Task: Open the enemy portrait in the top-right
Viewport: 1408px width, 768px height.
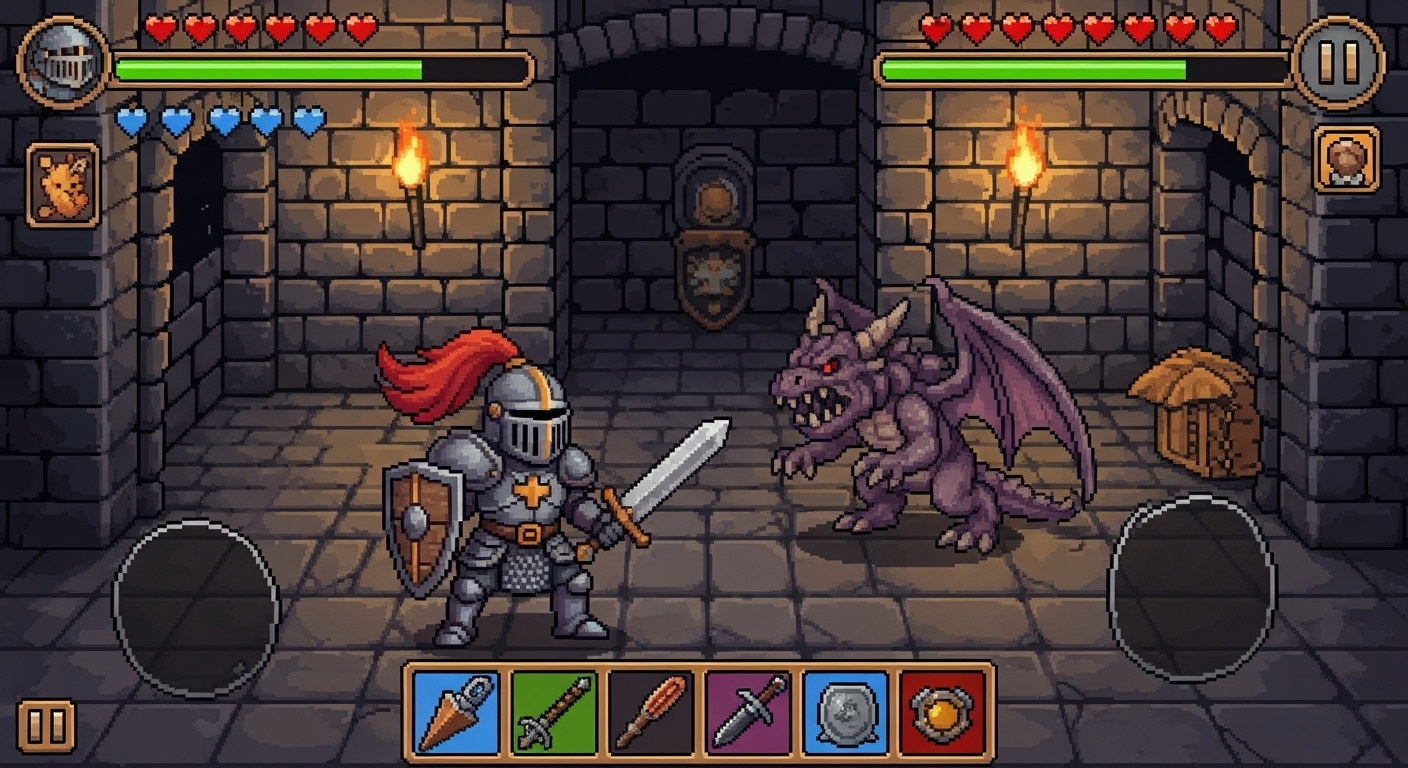Action: 1348,160
